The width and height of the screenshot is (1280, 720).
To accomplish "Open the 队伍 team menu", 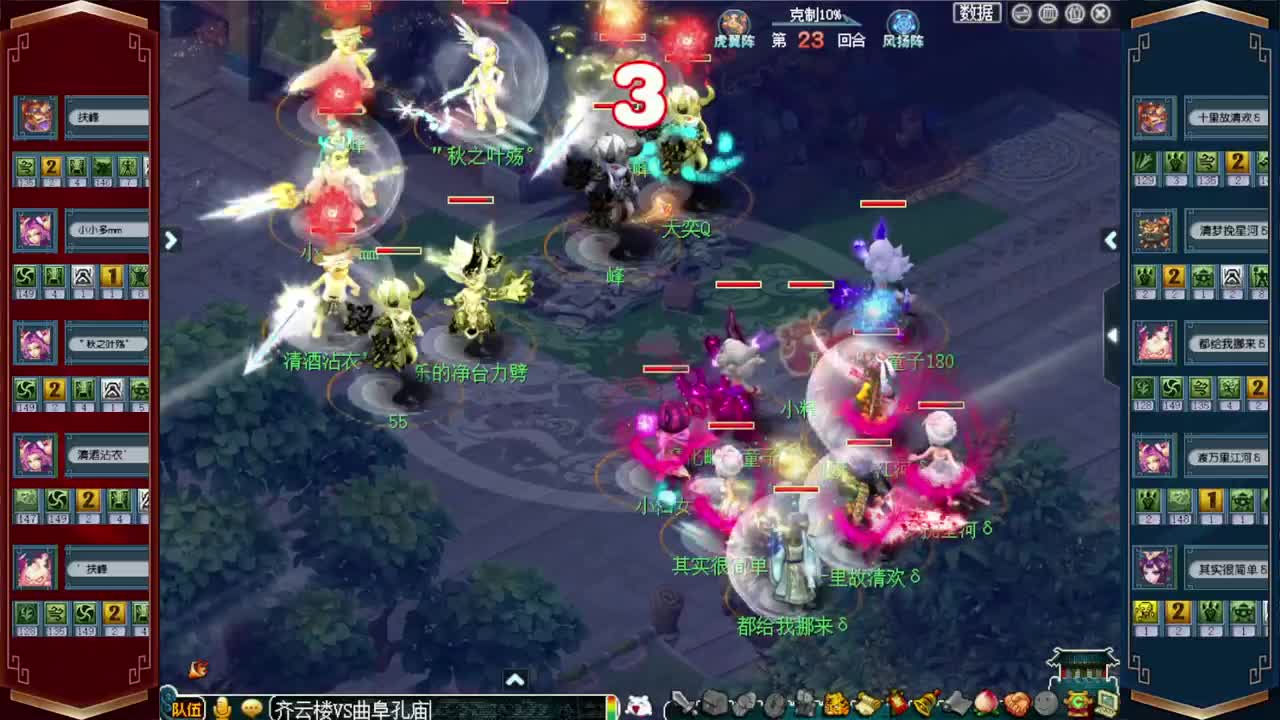I will [x=186, y=708].
